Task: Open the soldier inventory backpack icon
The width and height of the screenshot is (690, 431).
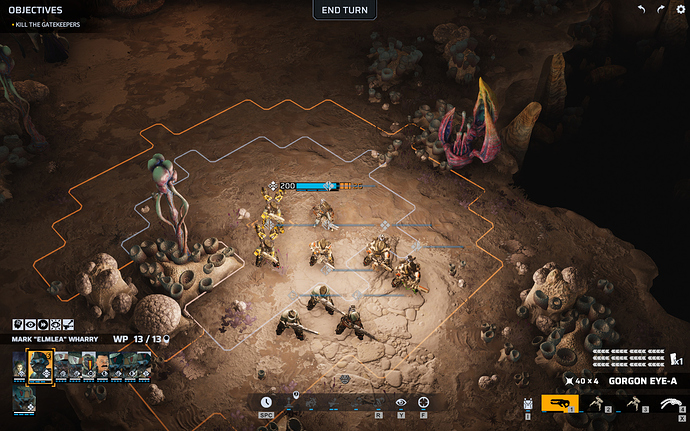Action: coord(528,404)
